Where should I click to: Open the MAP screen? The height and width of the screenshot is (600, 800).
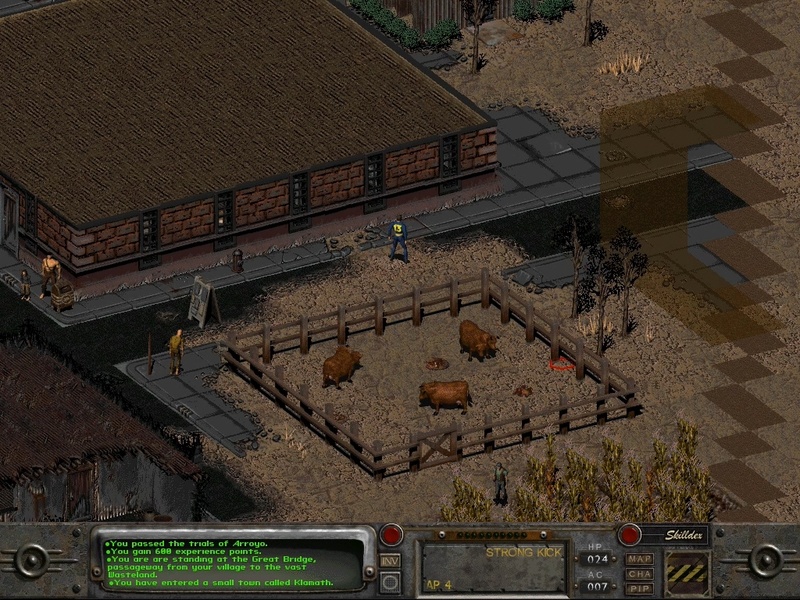(x=638, y=559)
